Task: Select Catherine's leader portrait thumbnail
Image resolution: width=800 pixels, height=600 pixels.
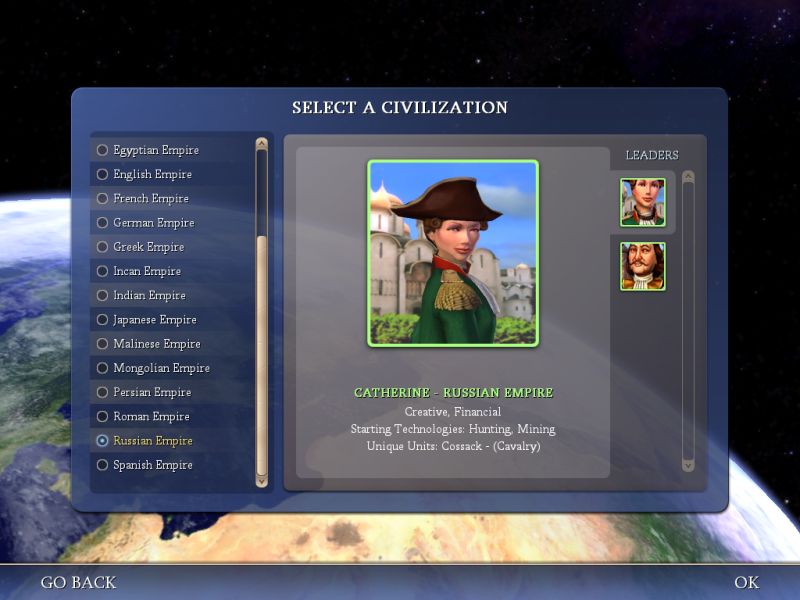Action: [x=642, y=202]
